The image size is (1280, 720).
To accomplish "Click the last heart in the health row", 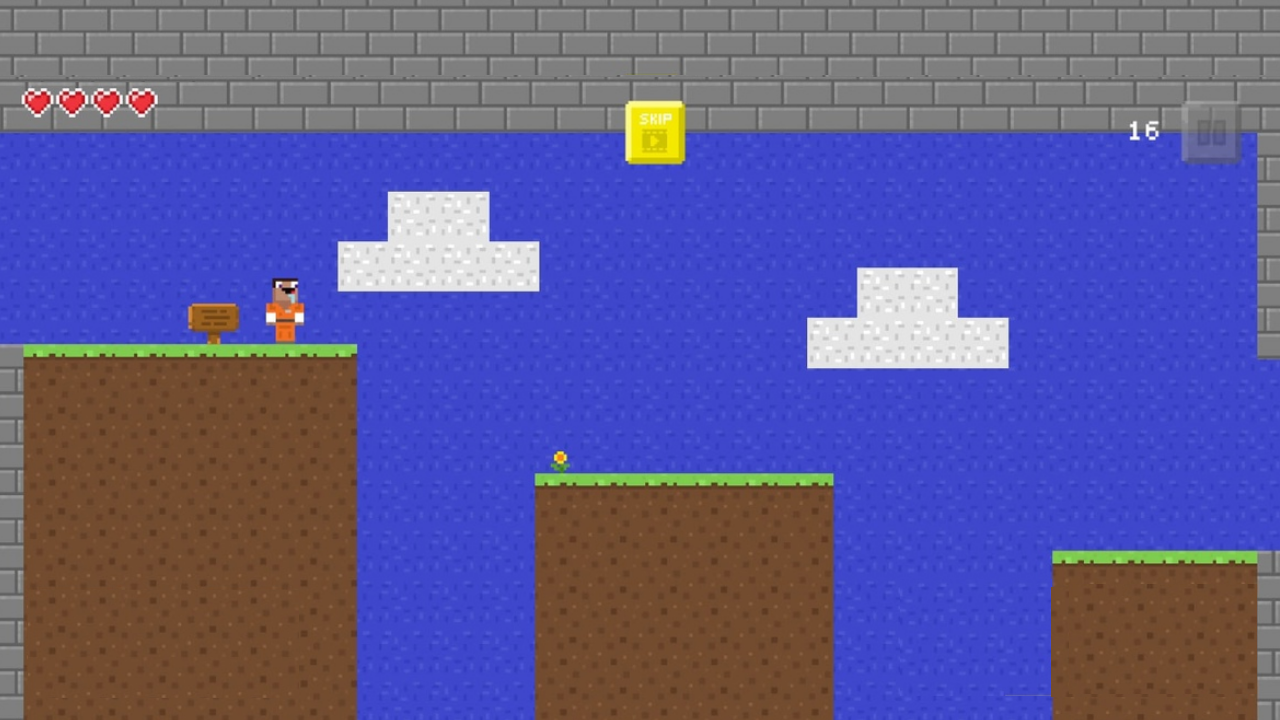I will [x=141, y=102].
